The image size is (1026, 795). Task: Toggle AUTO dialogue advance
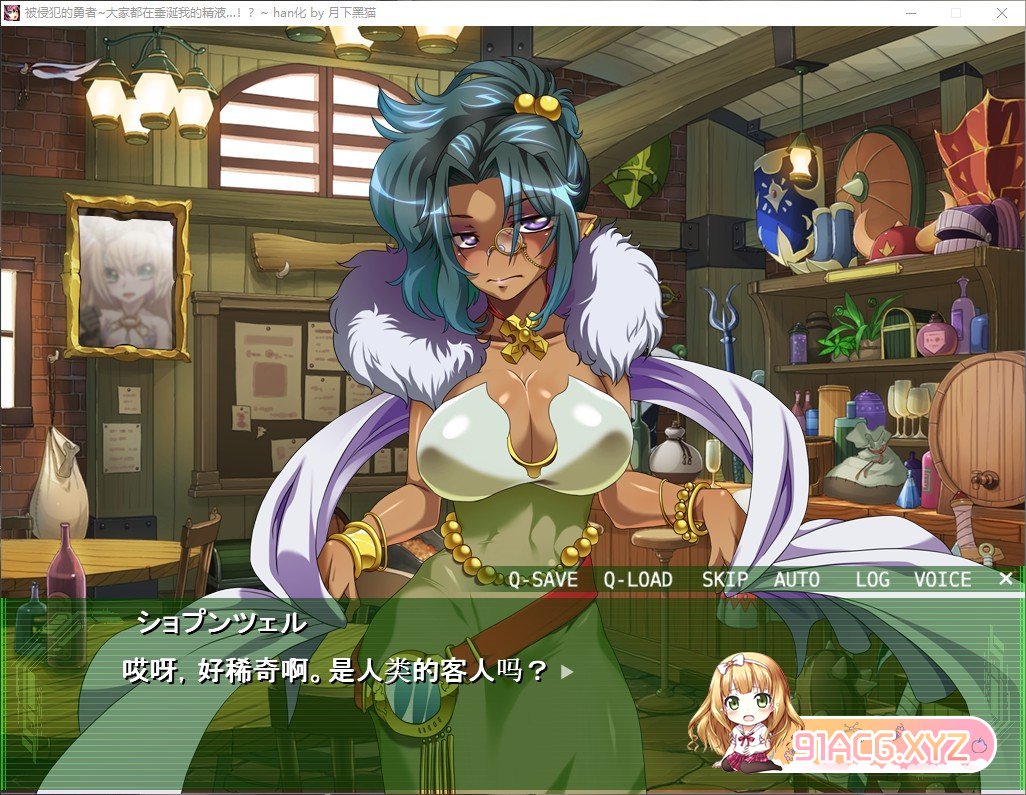(x=797, y=579)
